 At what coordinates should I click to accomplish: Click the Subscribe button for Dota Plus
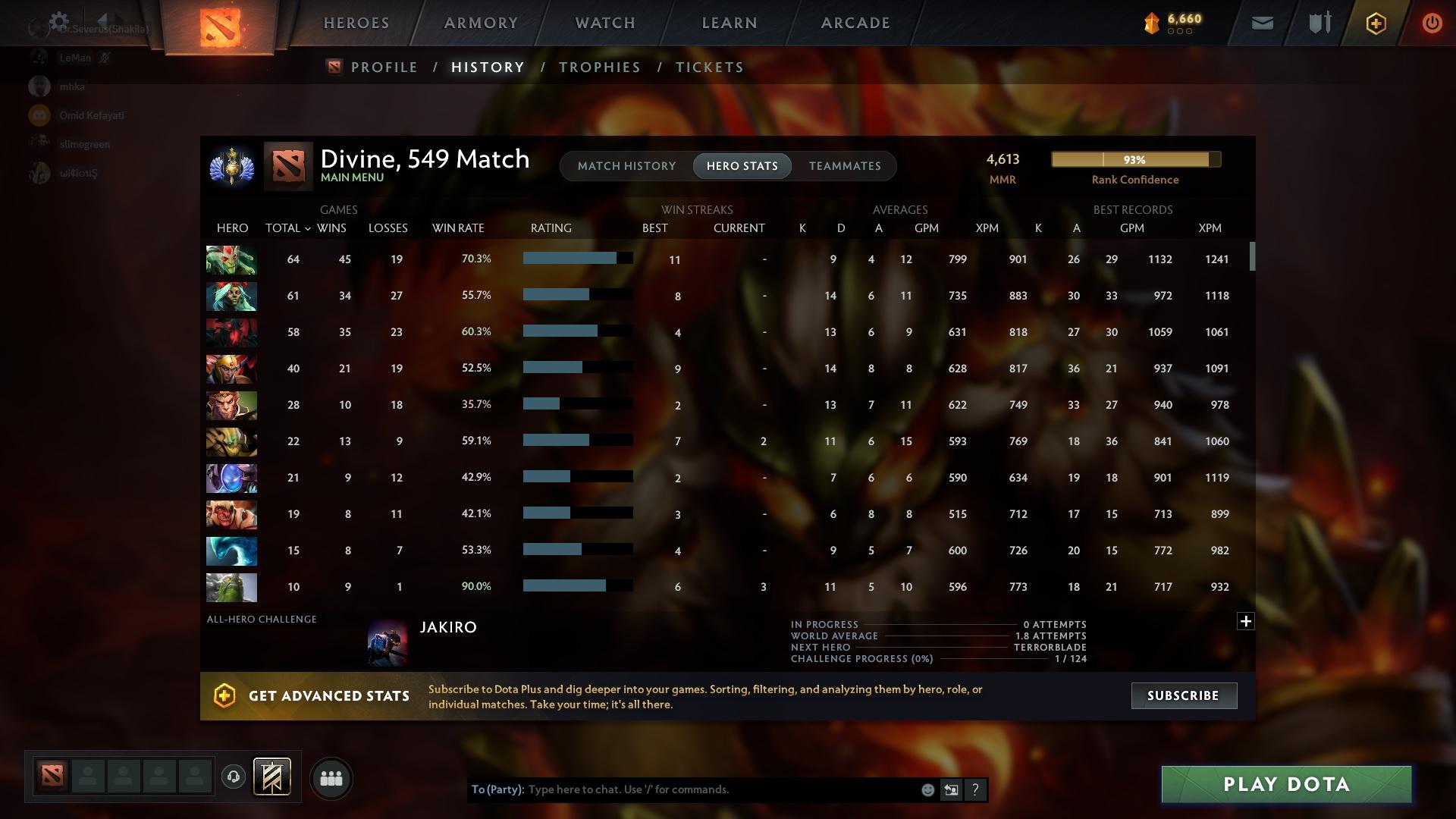1183,695
